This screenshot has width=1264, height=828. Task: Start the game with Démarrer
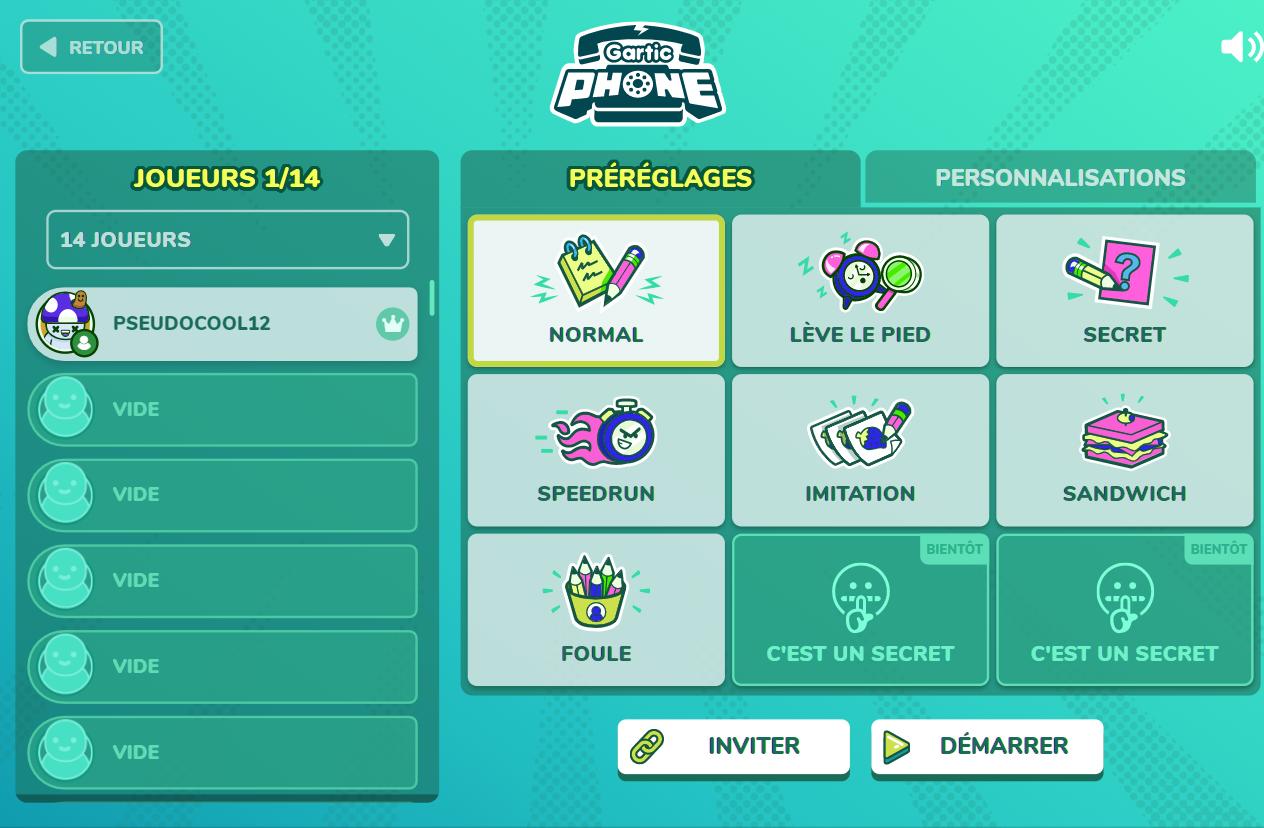coord(986,746)
